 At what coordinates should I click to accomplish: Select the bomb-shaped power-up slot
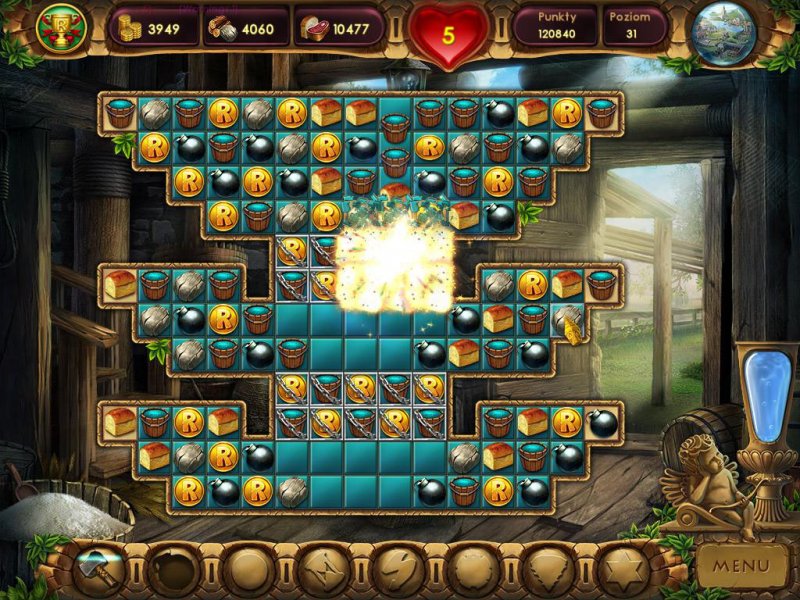174,570
